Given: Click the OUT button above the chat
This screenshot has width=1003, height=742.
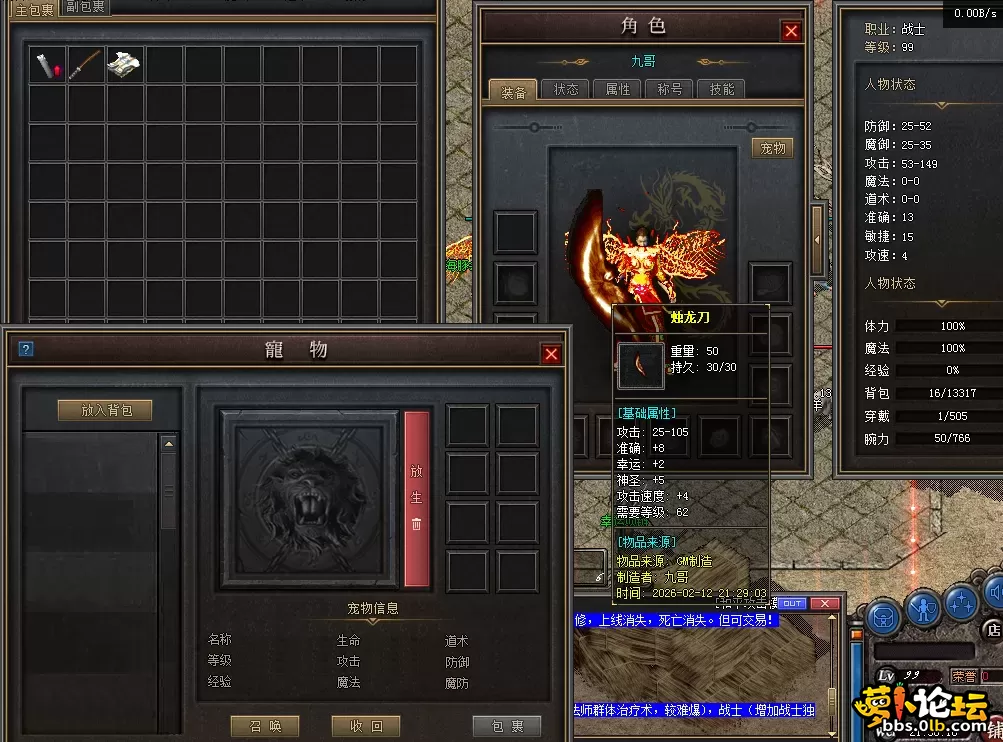Looking at the screenshot, I should [790, 603].
